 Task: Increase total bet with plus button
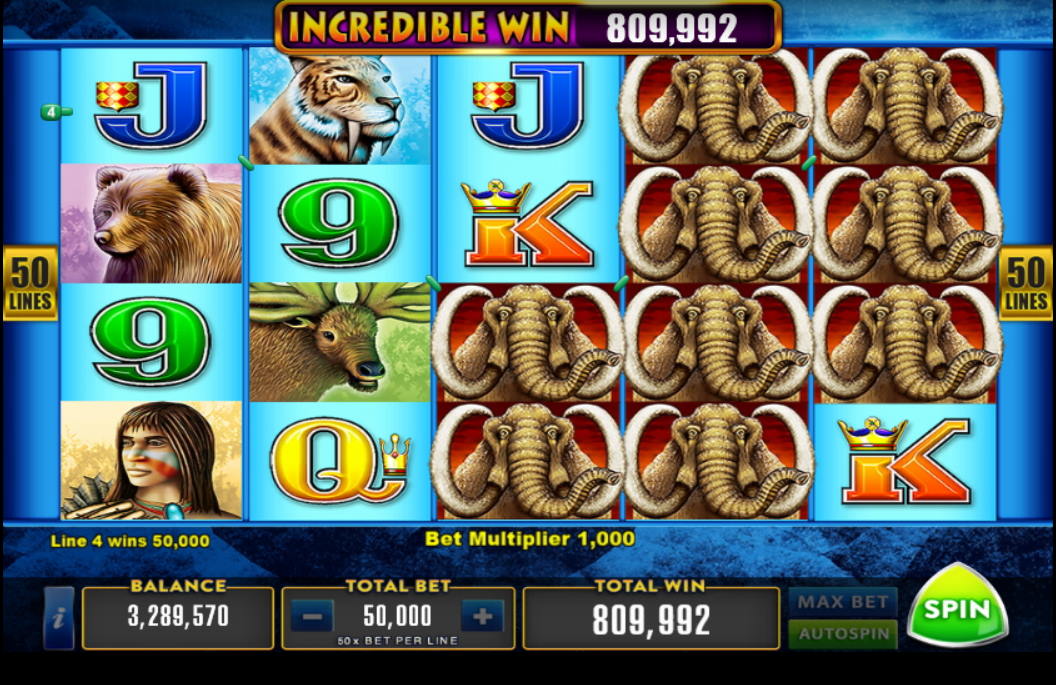click(x=482, y=617)
